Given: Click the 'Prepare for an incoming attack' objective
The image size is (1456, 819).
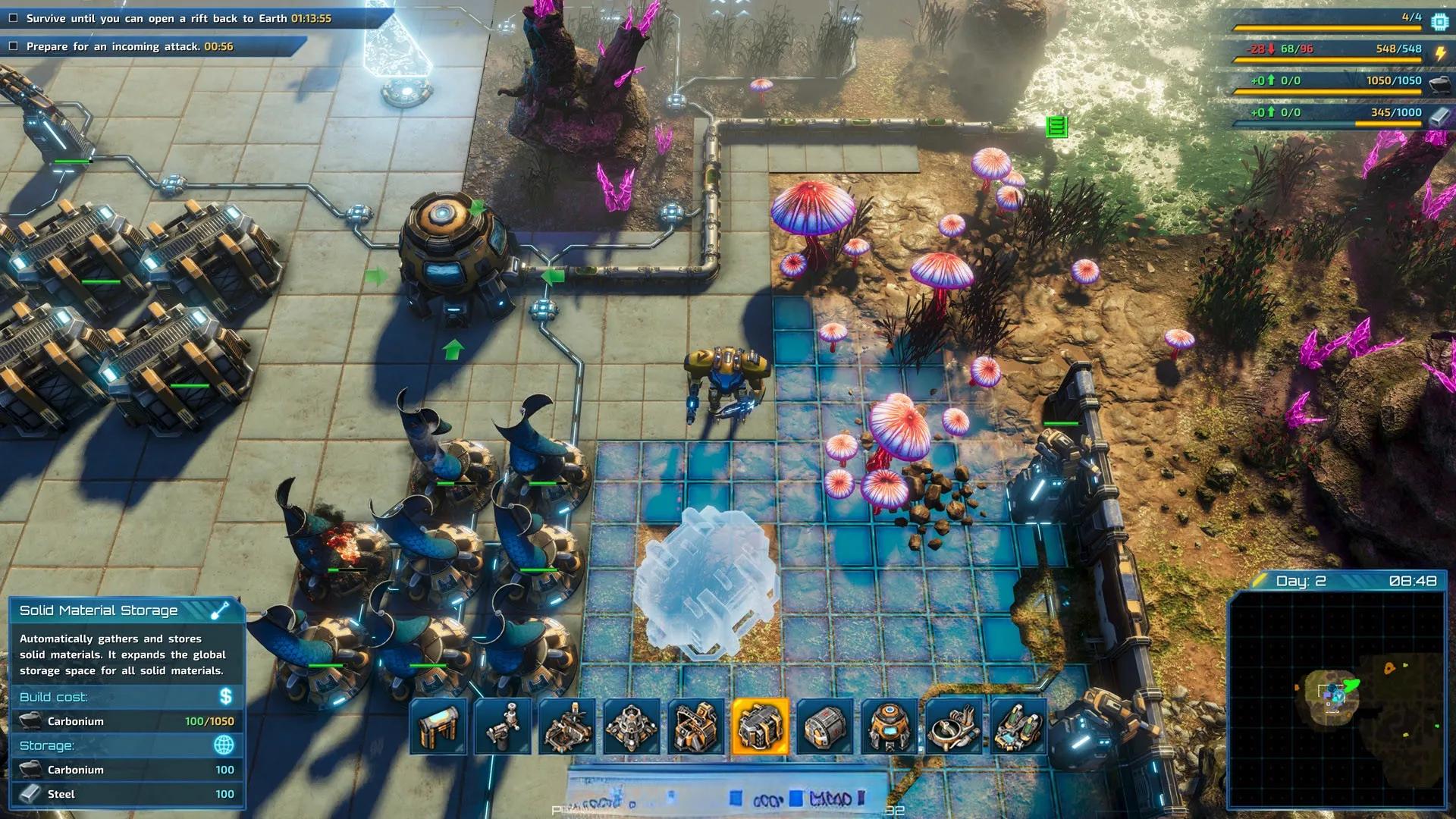Looking at the screenshot, I should (129, 46).
